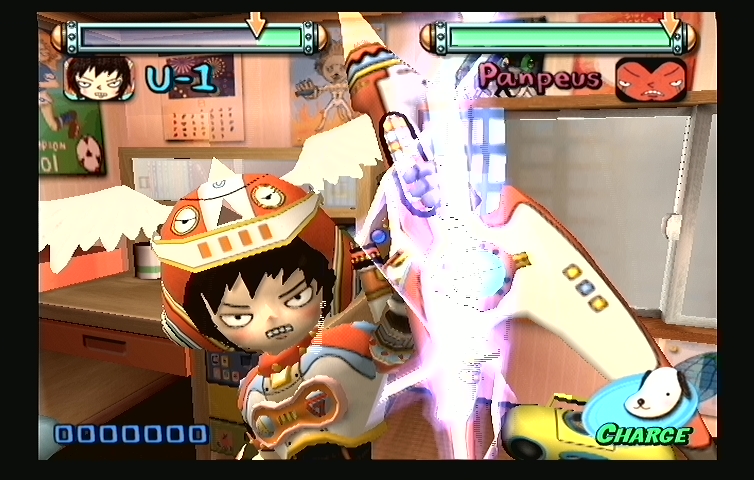This screenshot has width=754, height=480.
Task: Click the Charge phase dog icon
Action: pyautogui.click(x=649, y=392)
